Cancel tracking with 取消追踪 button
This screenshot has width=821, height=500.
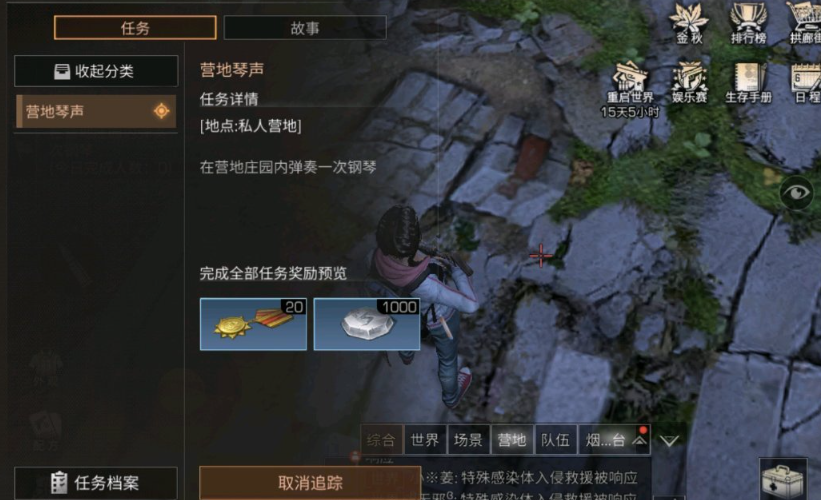[309, 483]
